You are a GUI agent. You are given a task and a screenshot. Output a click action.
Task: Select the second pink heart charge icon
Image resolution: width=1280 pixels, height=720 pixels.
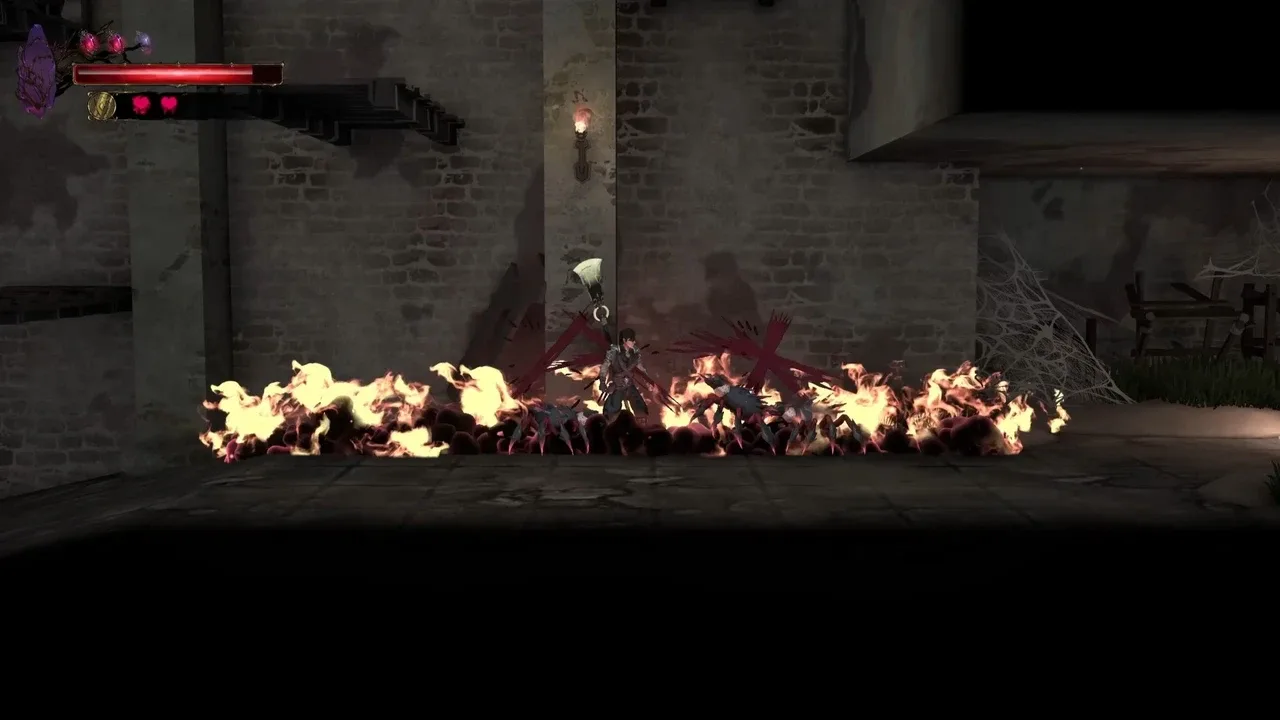coord(168,104)
